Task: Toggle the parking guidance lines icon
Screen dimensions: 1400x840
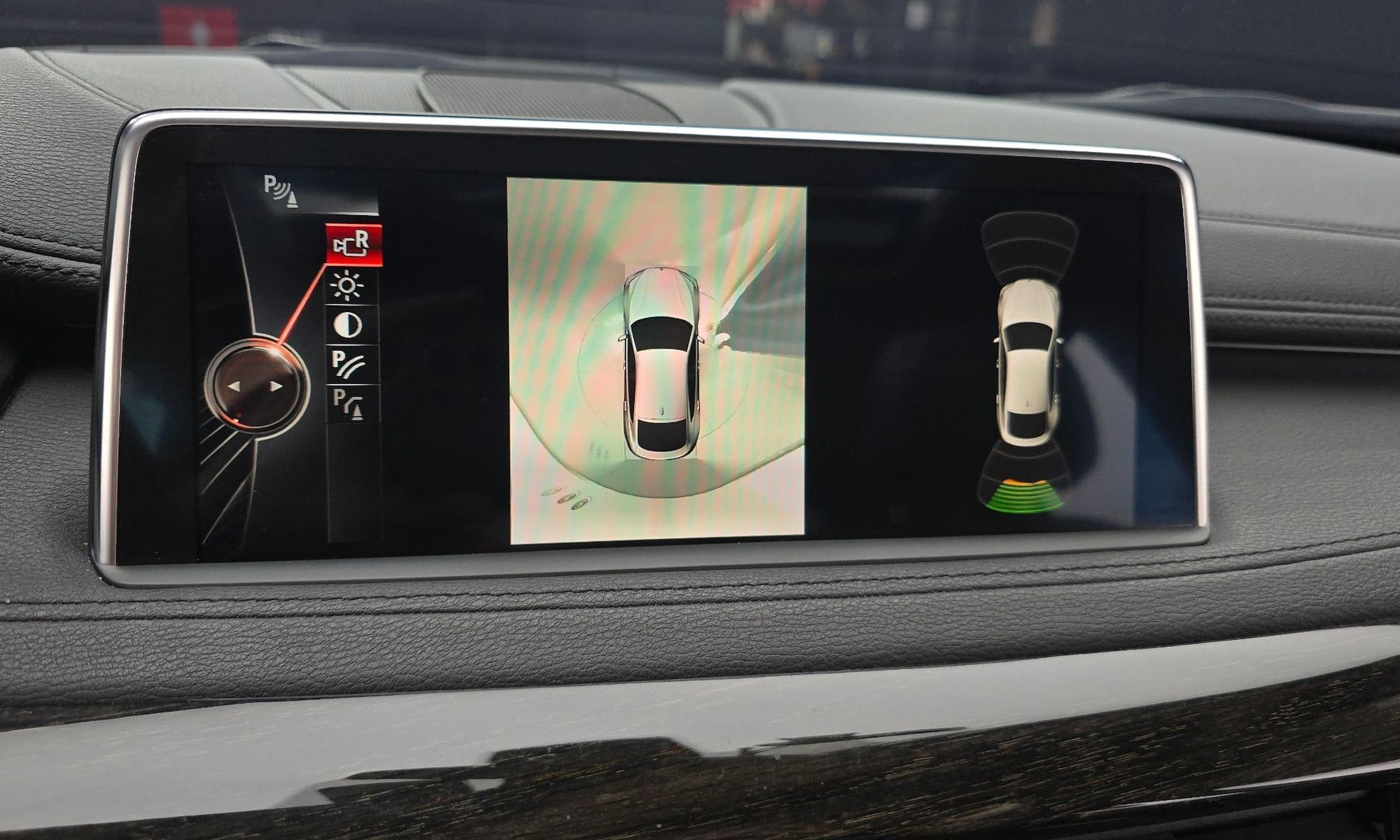Action: click(349, 364)
